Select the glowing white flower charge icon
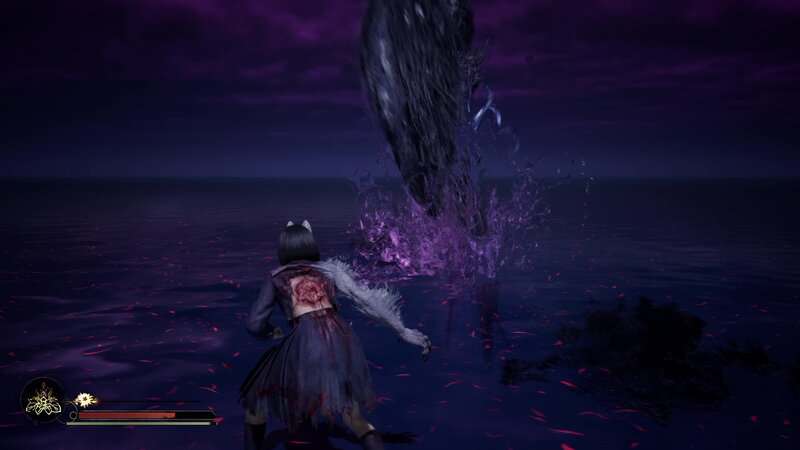Screen dimensions: 800x450 tap(84, 399)
